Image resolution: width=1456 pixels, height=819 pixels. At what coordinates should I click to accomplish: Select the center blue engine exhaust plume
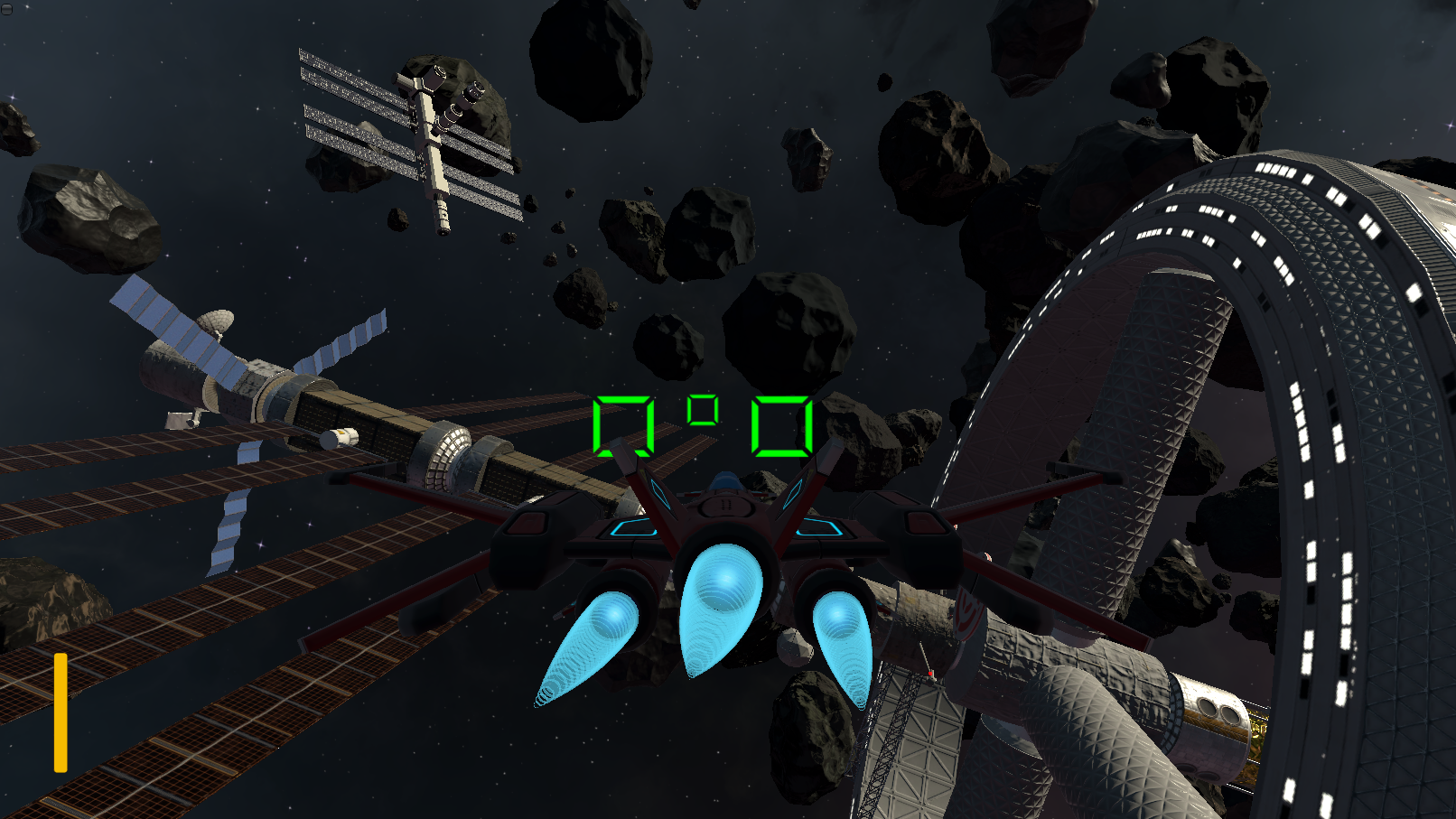723,600
